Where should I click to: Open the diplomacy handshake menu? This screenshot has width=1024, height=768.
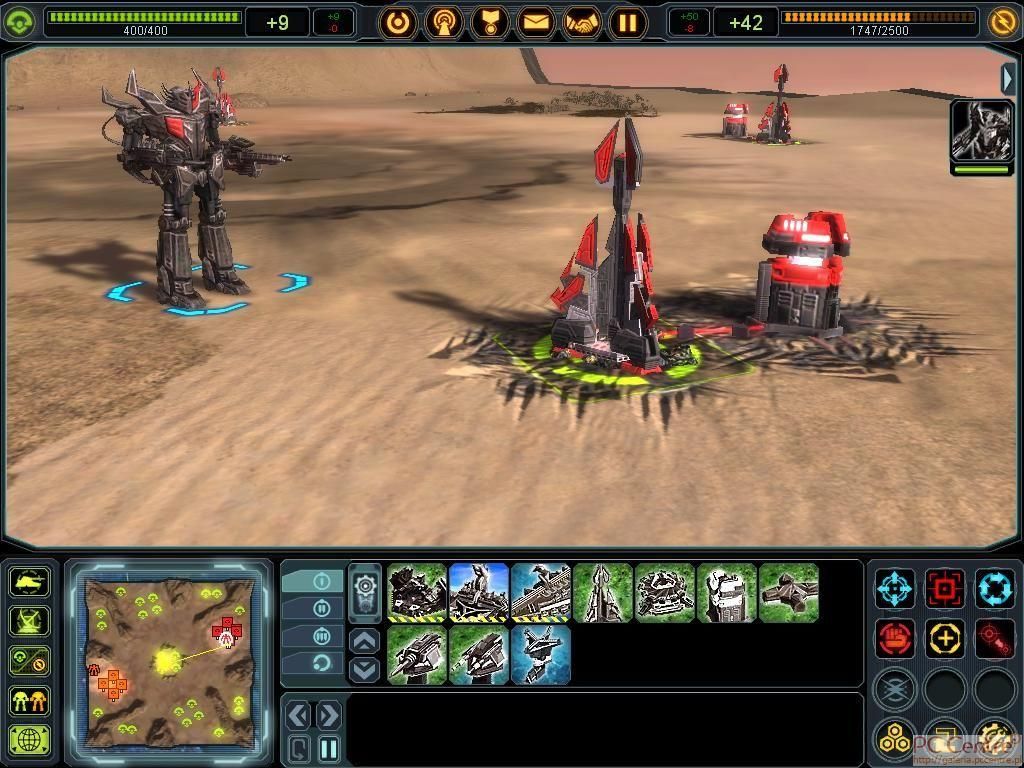pos(582,21)
